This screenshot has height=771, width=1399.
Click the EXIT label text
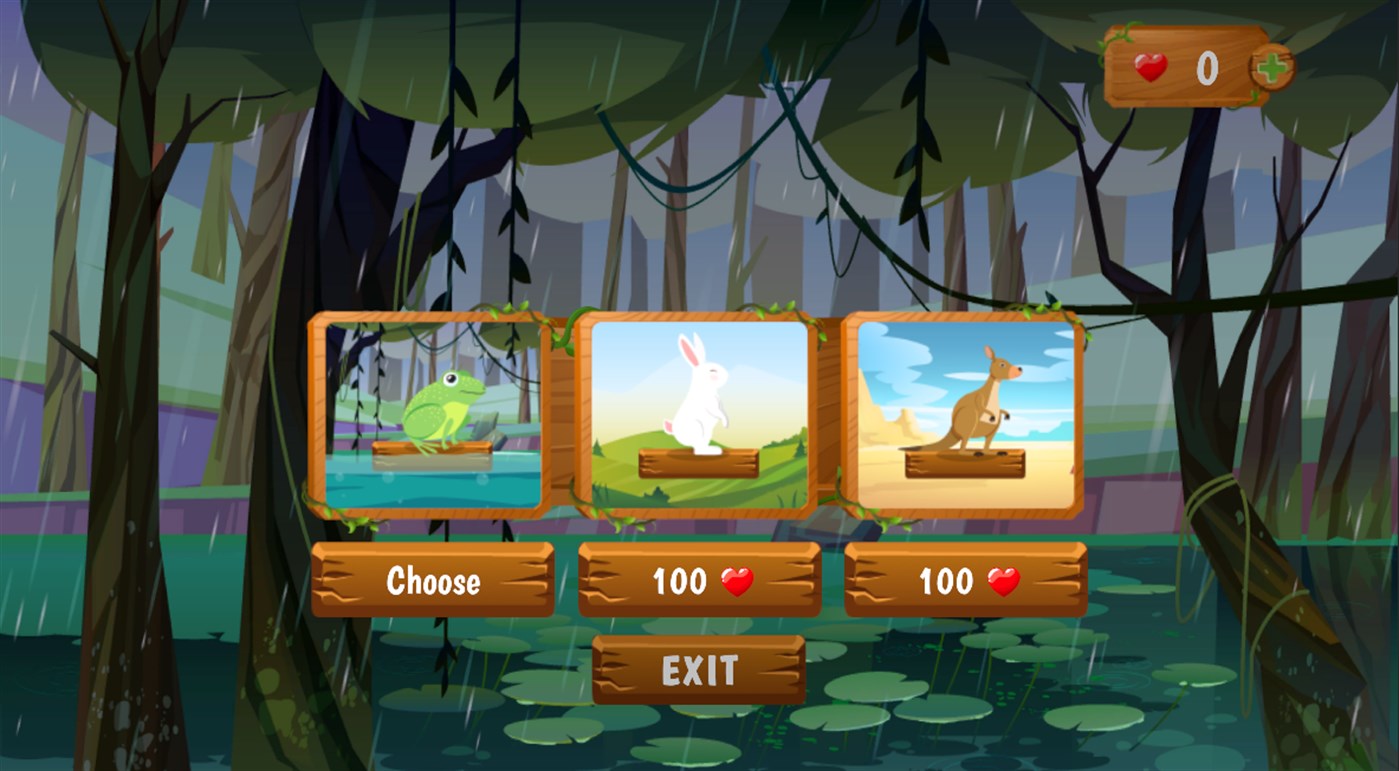699,670
